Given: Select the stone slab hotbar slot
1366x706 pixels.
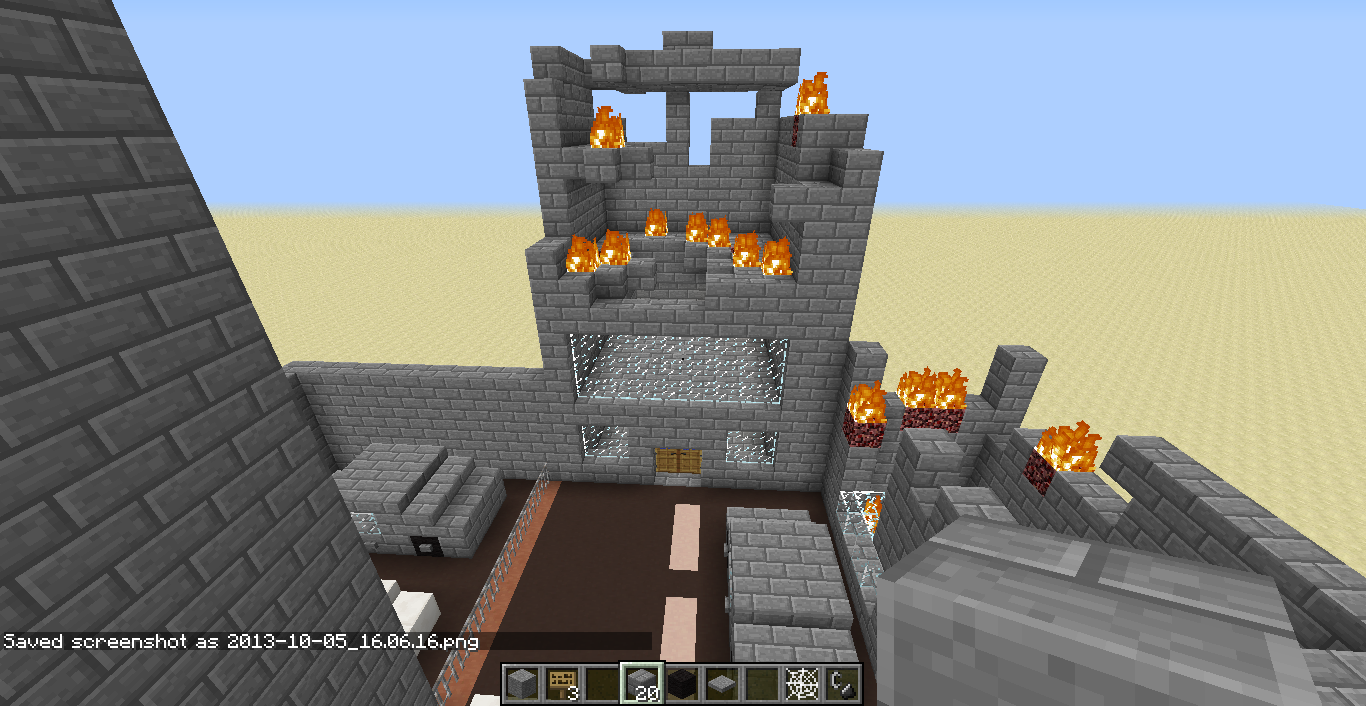Looking at the screenshot, I should [x=720, y=684].
